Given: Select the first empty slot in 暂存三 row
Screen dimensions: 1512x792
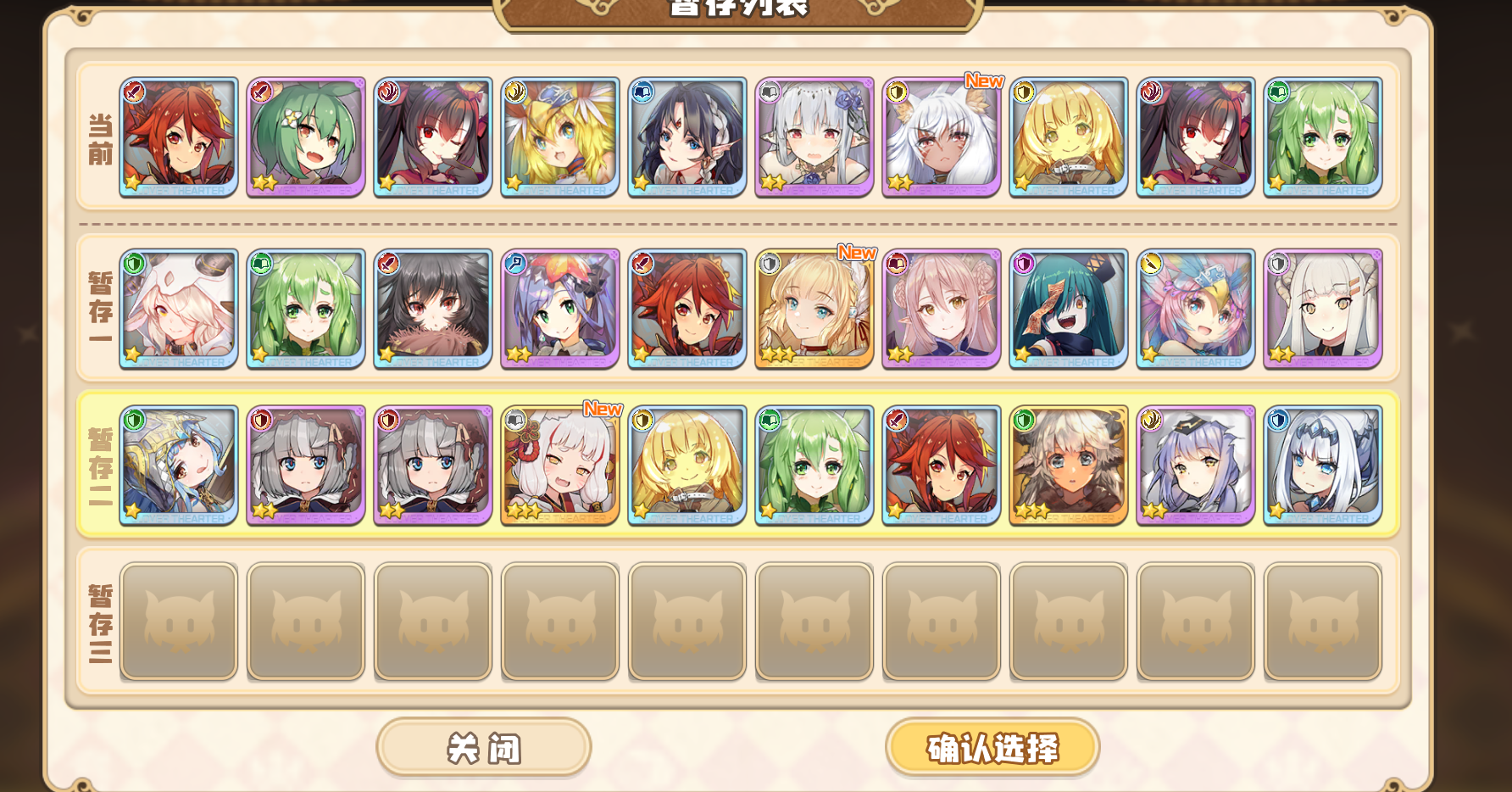Looking at the screenshot, I should click(179, 622).
